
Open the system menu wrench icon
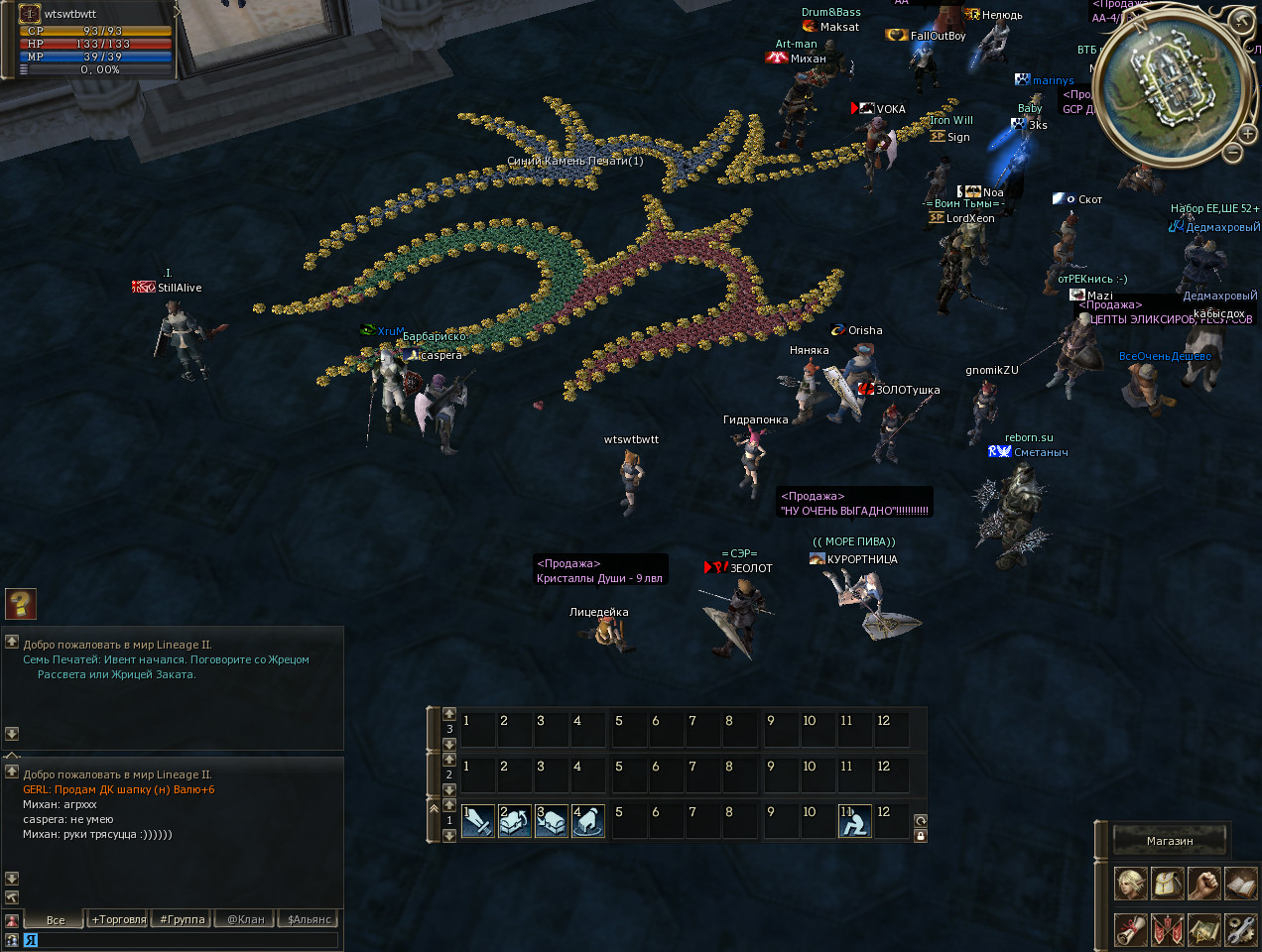[1240, 929]
